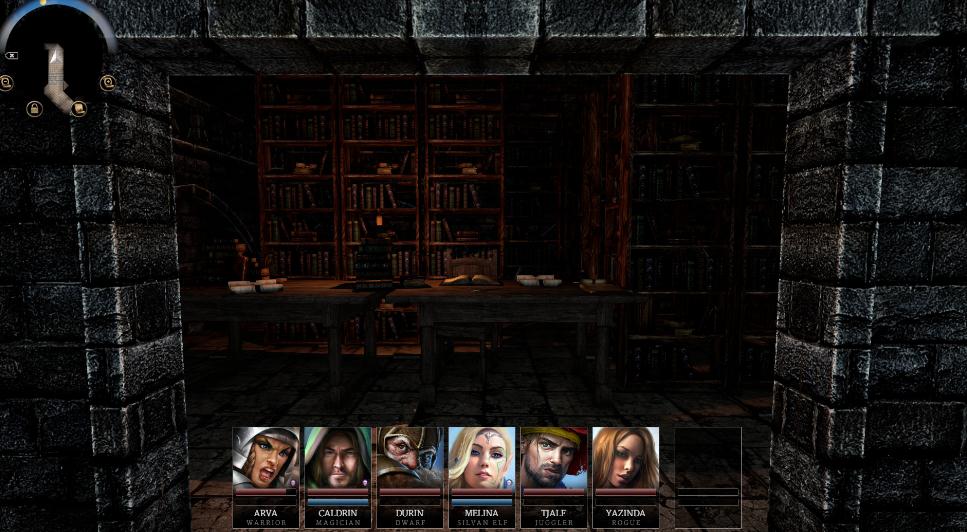Click the small tag icon beside the minimap

point(11,56)
